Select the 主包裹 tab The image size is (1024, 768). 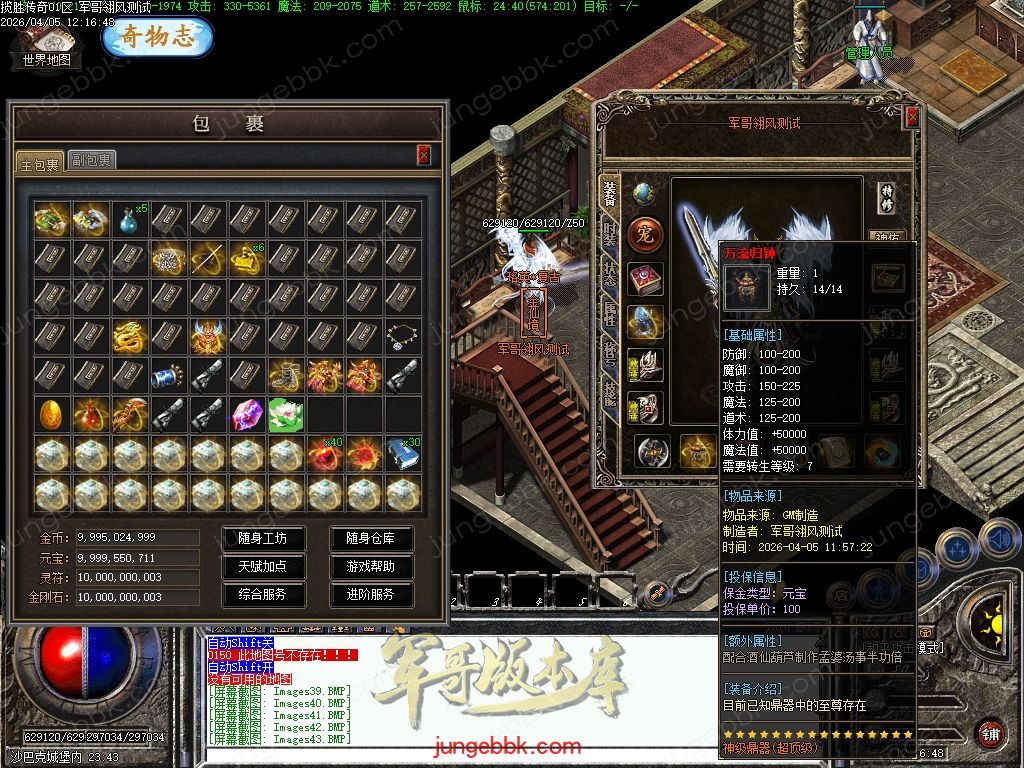click(39, 162)
